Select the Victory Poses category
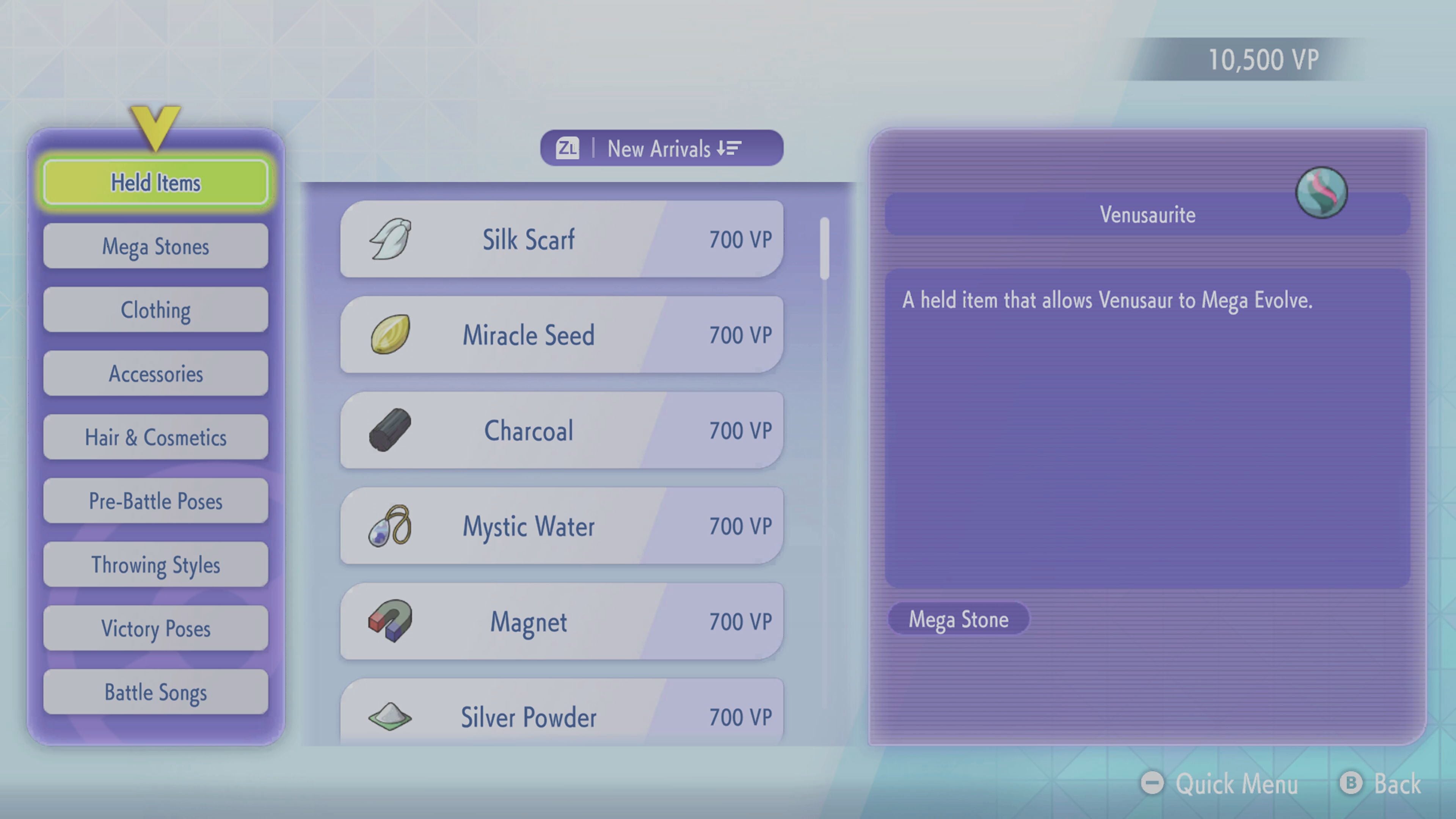The image size is (1456, 819). point(155,629)
